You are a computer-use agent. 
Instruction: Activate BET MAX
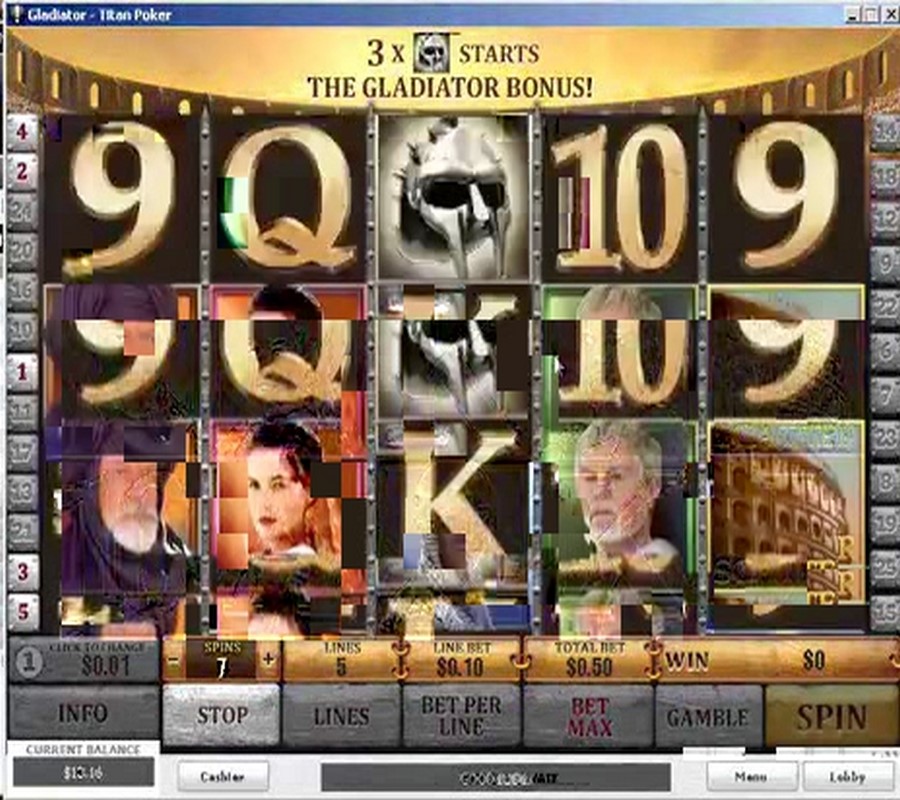pos(589,716)
